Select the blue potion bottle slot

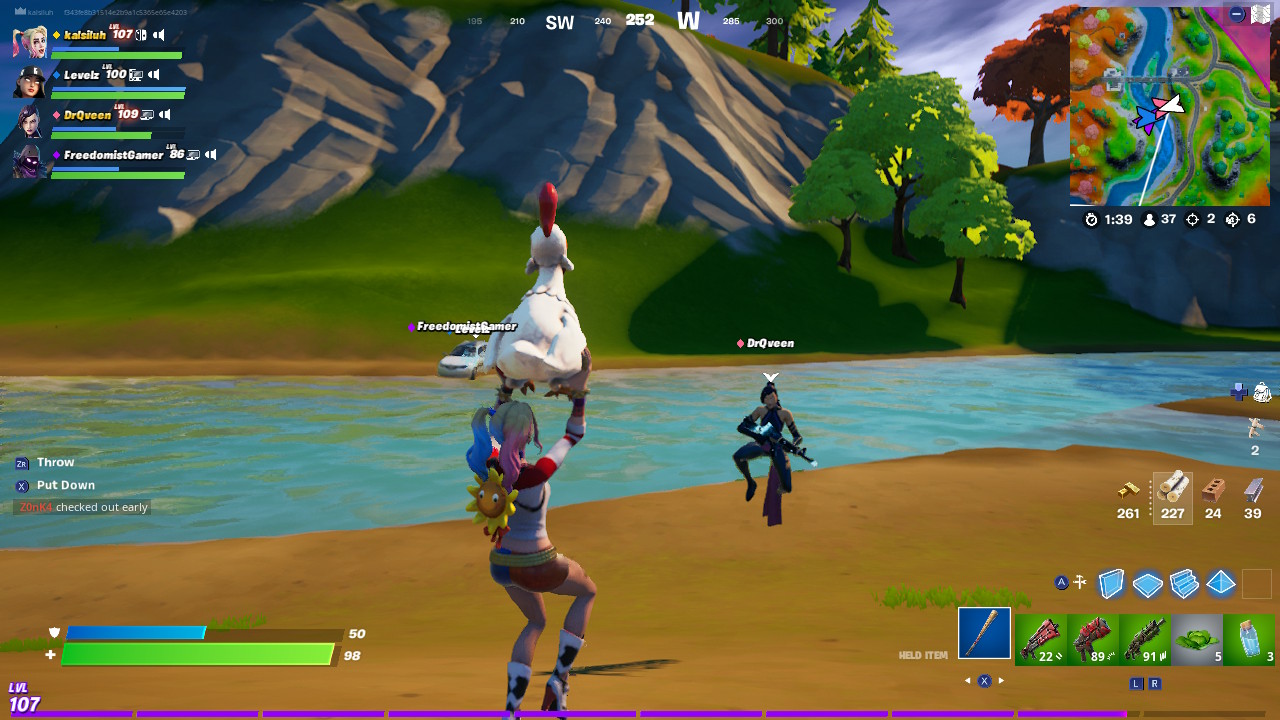tap(1249, 639)
